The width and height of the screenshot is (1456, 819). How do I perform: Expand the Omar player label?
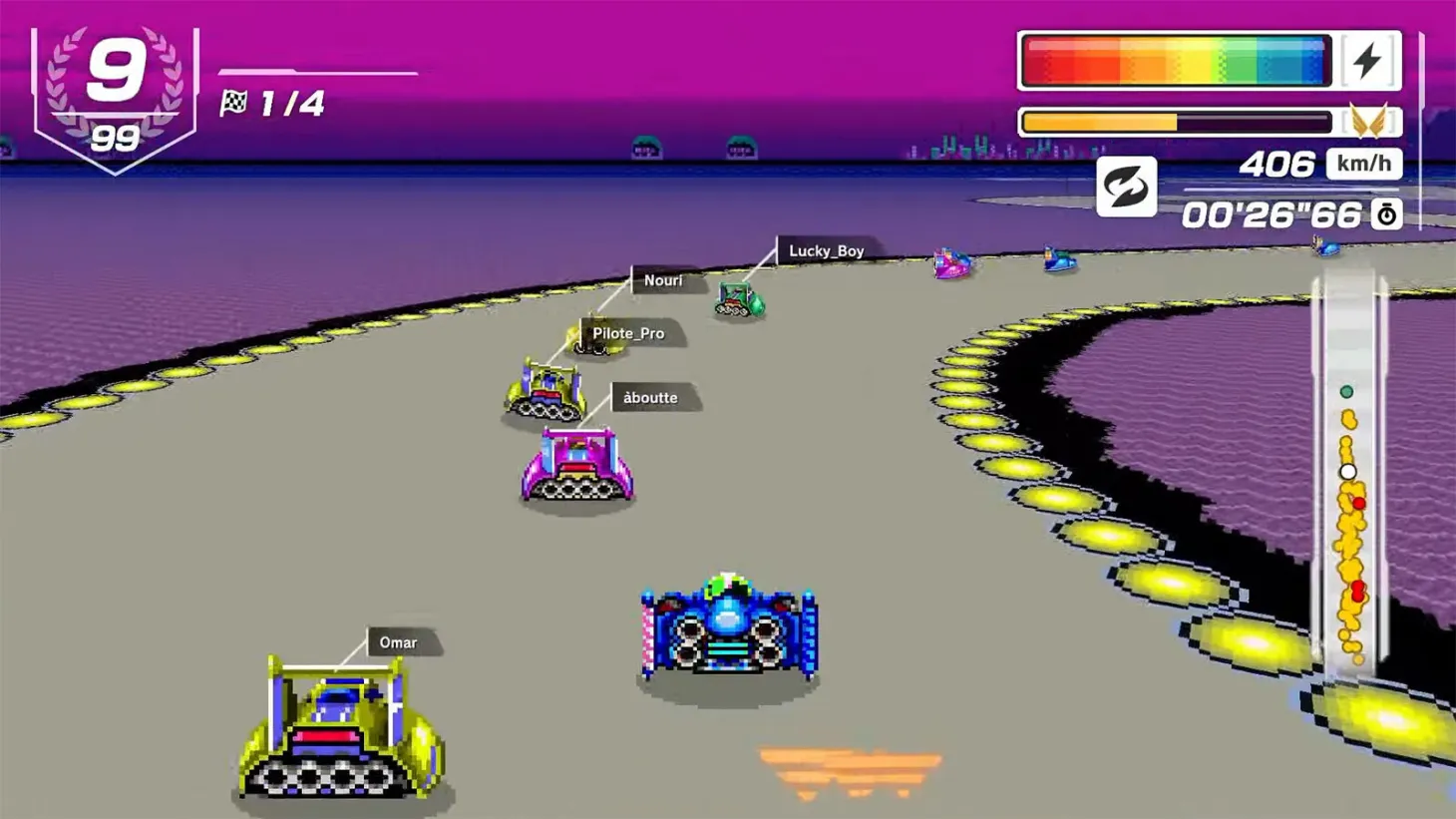[398, 642]
